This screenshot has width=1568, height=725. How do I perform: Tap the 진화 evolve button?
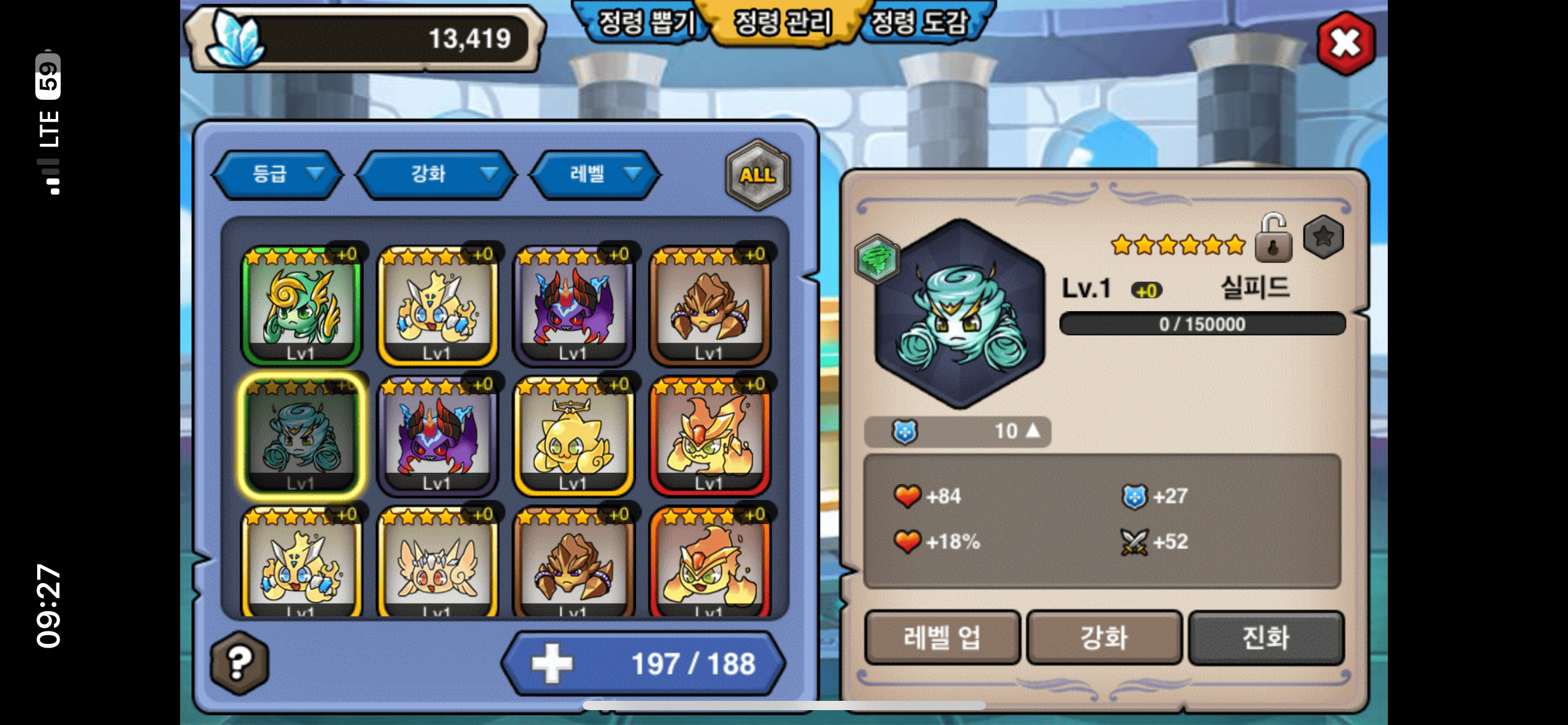coord(1266,638)
